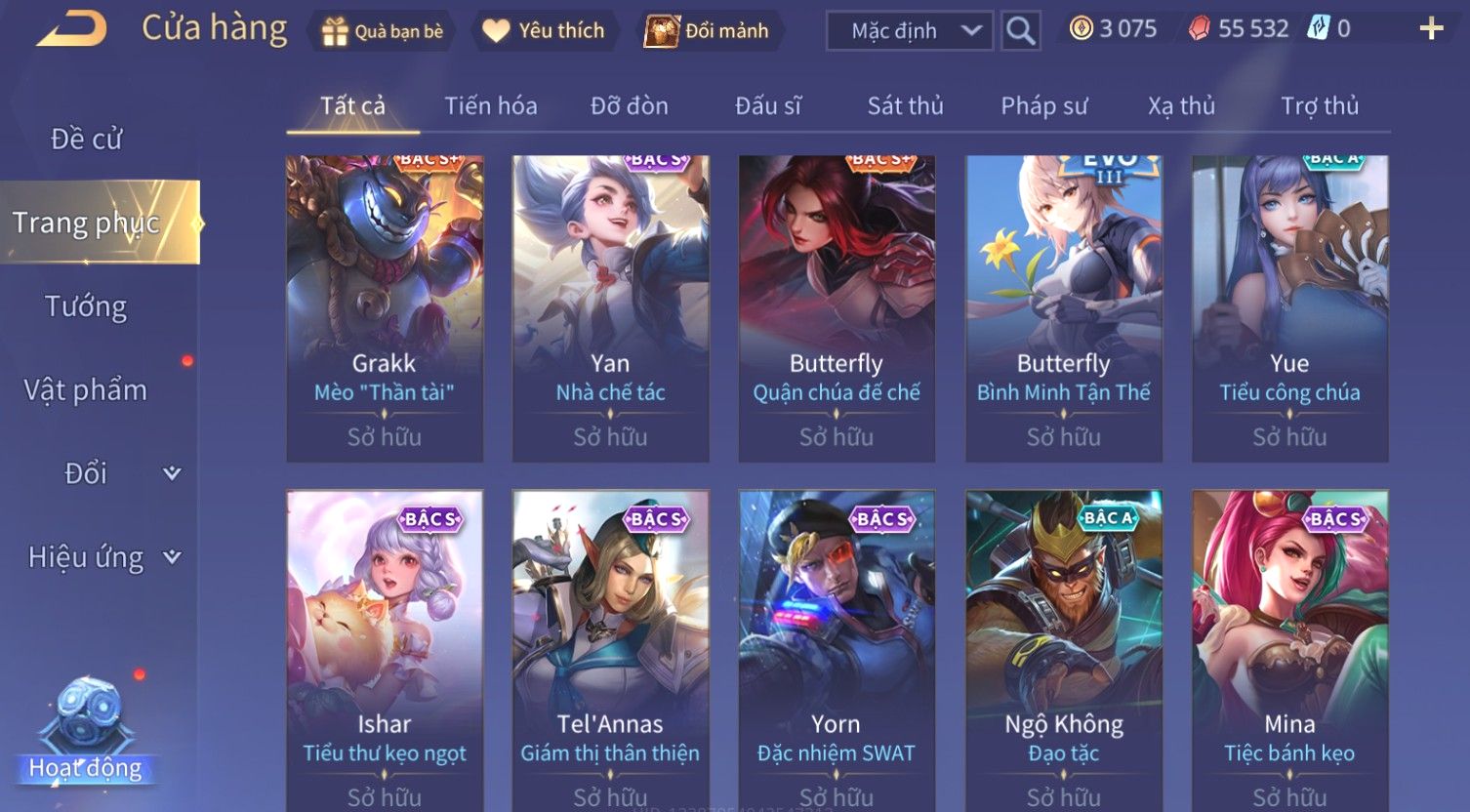This screenshot has height=812, width=1470.
Task: Show the Trợ thủ category tab
Action: (x=1320, y=105)
